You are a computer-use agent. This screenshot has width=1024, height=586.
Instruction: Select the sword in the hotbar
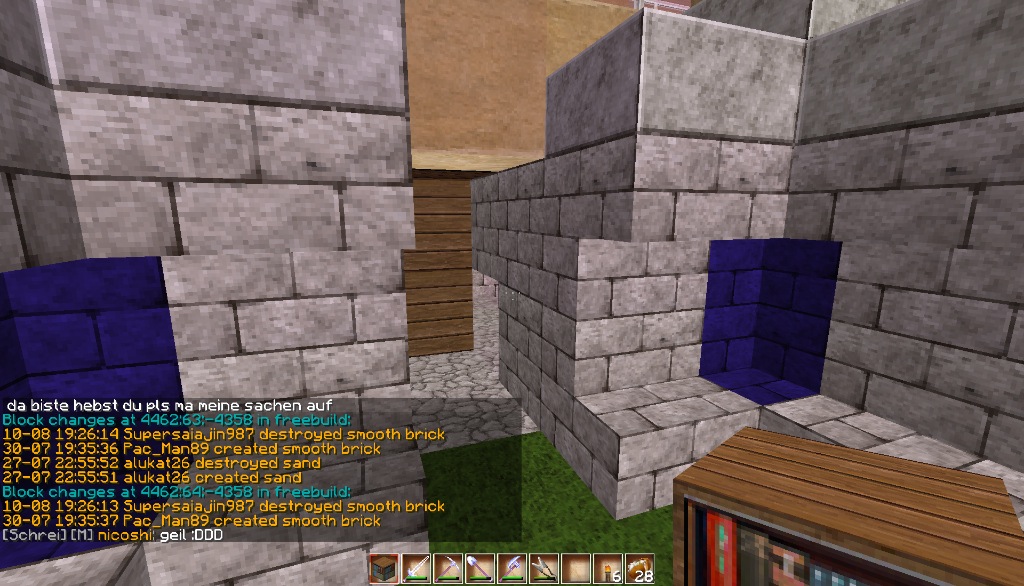coord(417,568)
